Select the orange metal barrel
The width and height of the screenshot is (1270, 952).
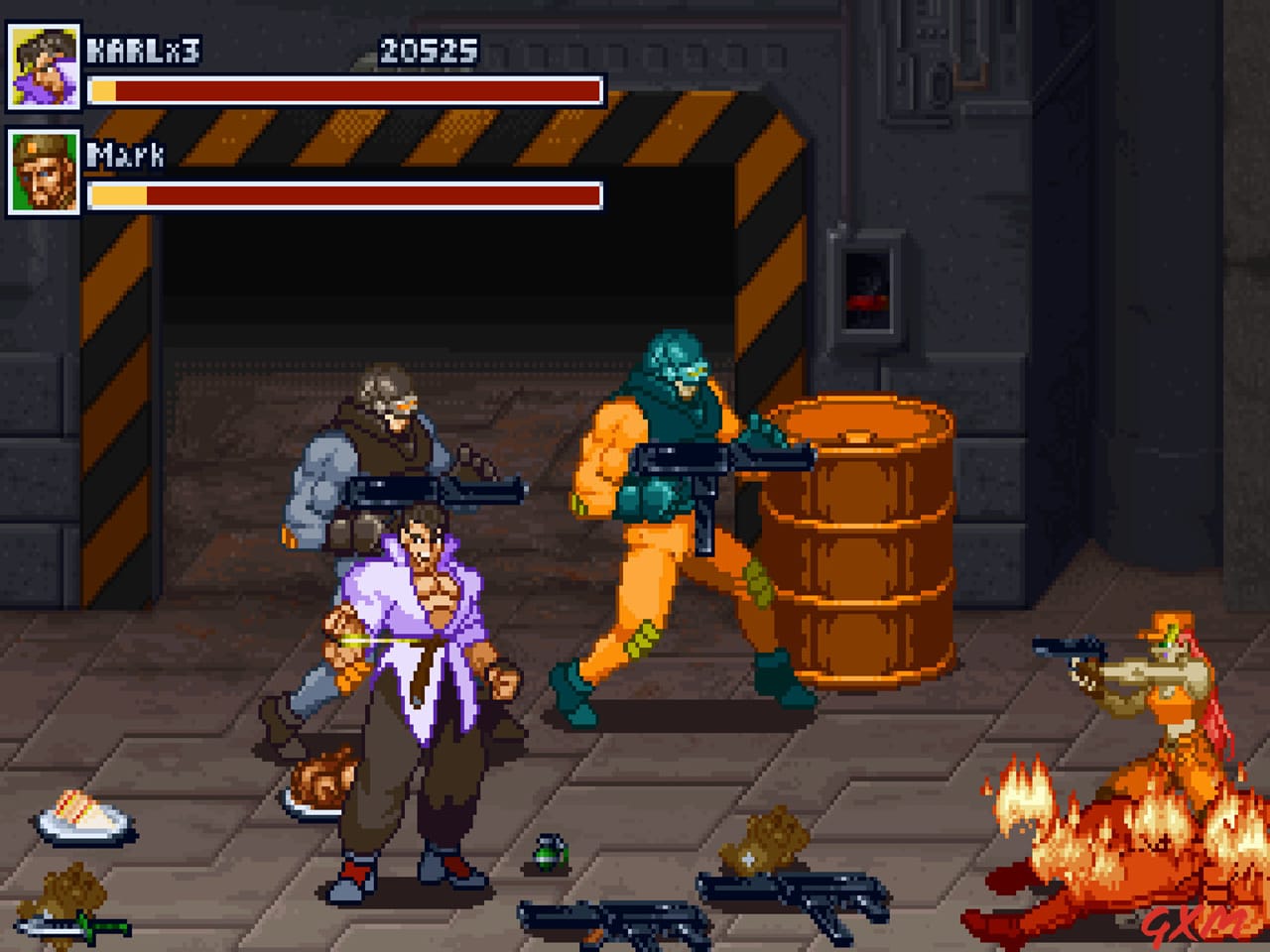tap(863, 540)
